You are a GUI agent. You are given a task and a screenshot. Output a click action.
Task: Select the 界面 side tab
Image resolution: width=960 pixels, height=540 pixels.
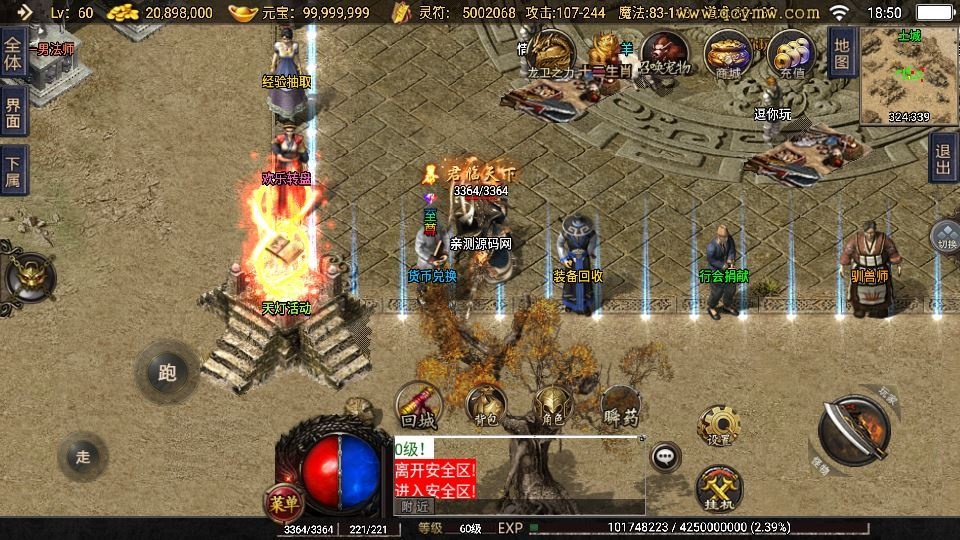point(13,112)
